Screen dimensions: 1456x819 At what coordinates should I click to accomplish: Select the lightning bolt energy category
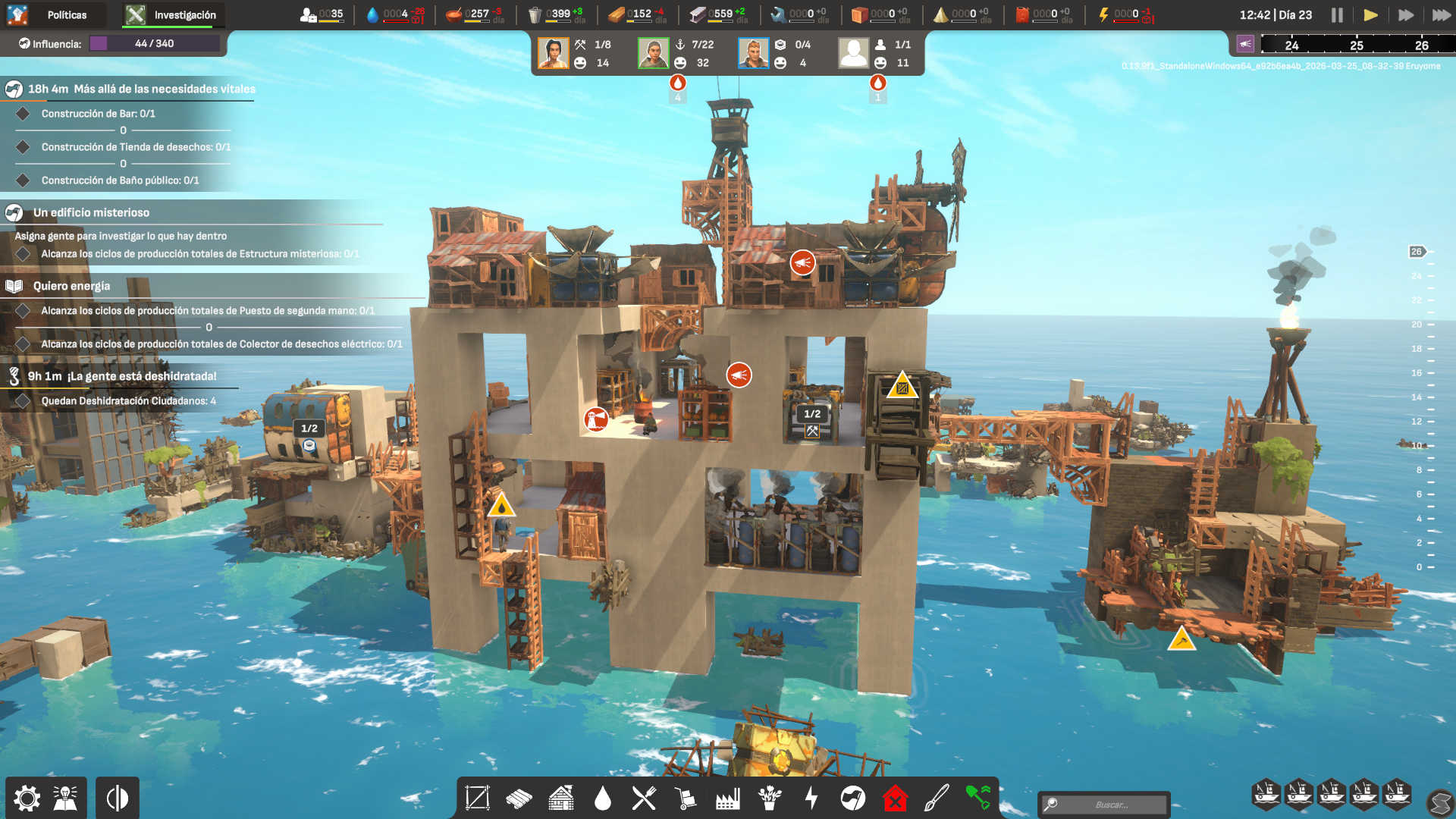tap(811, 798)
